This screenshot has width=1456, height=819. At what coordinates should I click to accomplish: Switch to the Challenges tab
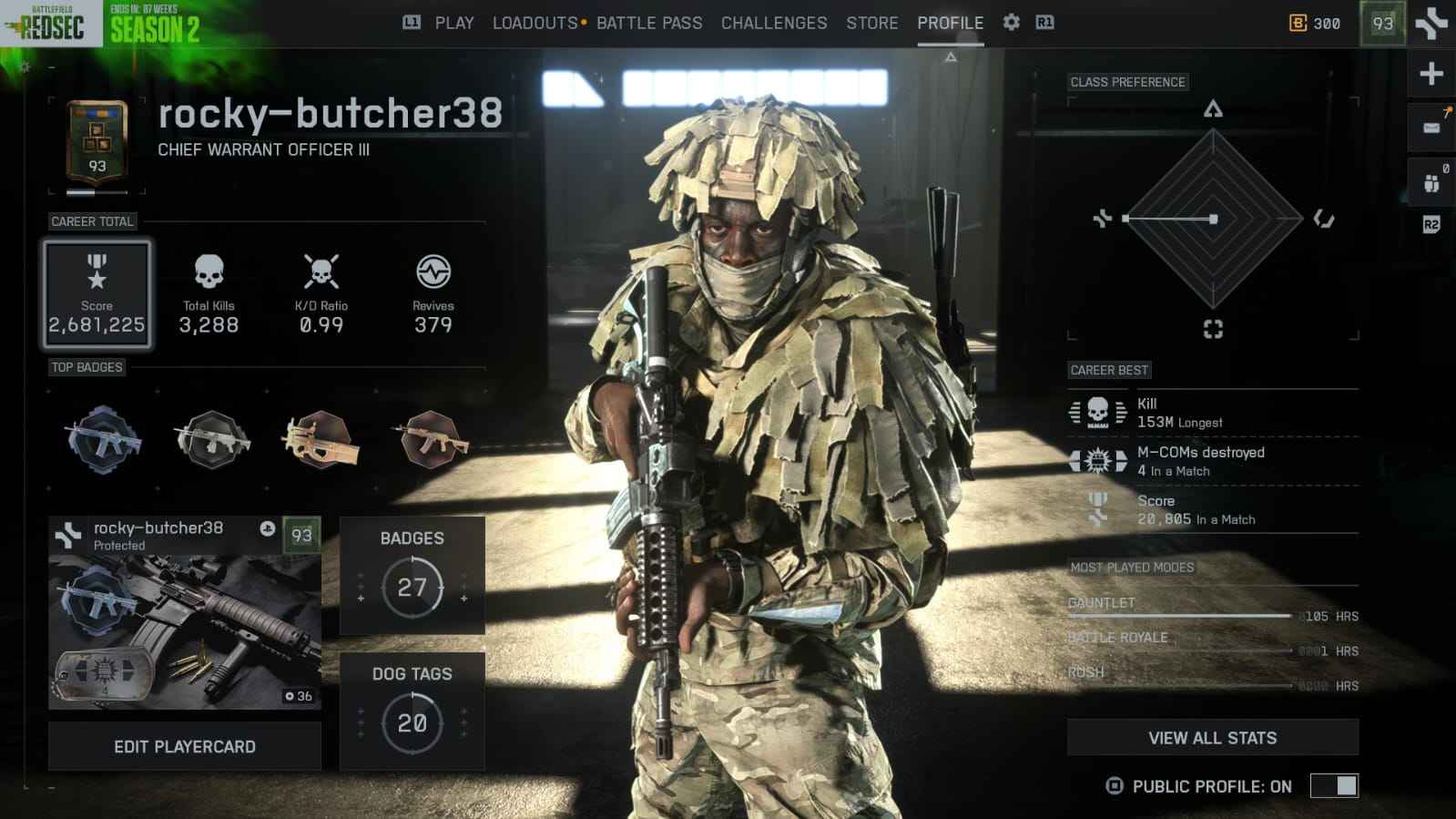coord(773,23)
